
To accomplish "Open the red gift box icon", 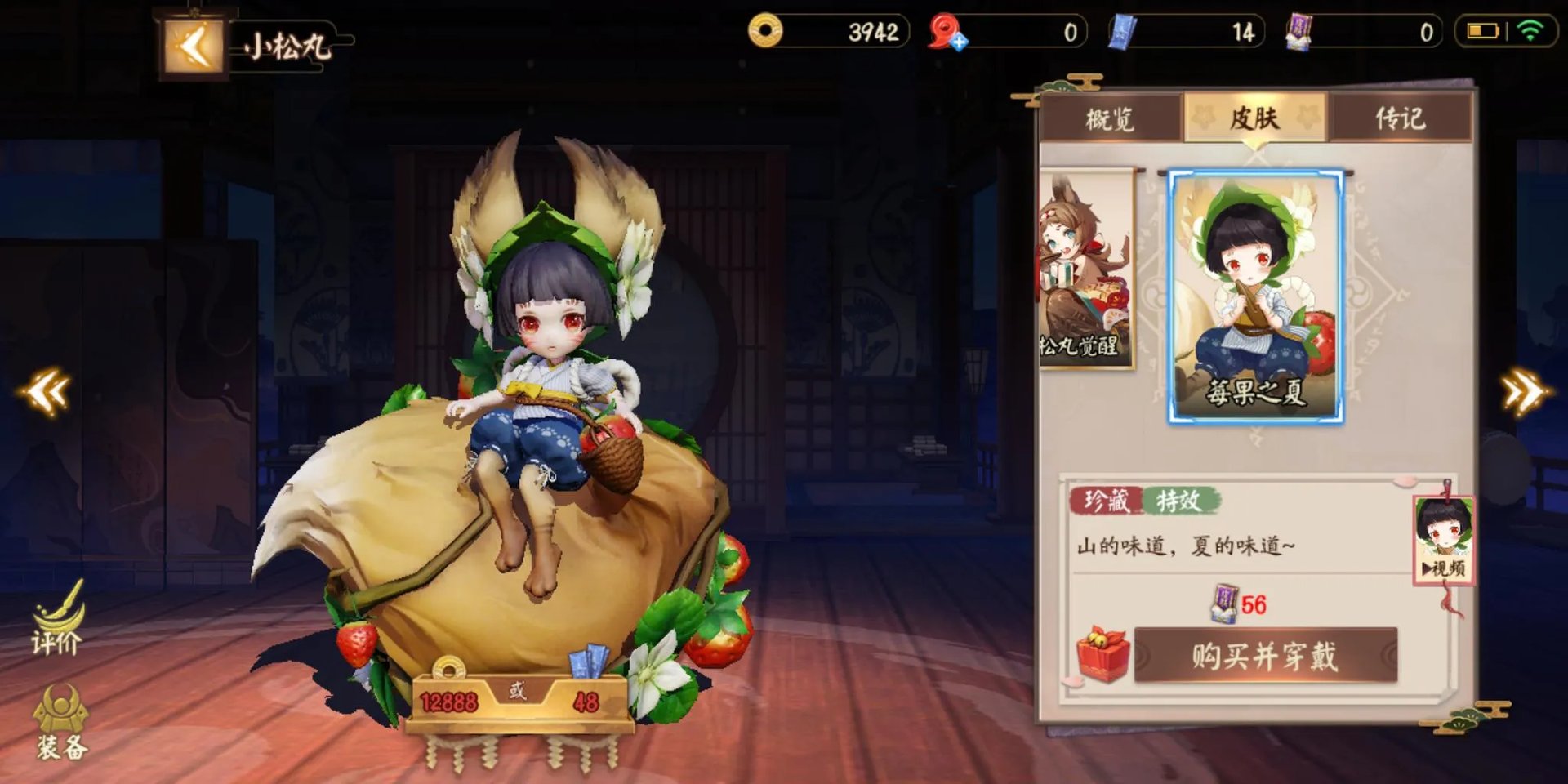I will [x=1102, y=655].
